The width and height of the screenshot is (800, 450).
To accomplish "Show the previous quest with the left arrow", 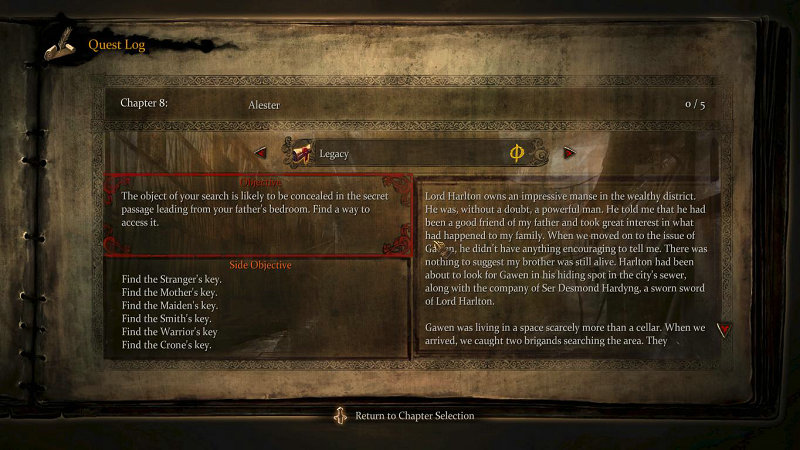I will coord(261,153).
